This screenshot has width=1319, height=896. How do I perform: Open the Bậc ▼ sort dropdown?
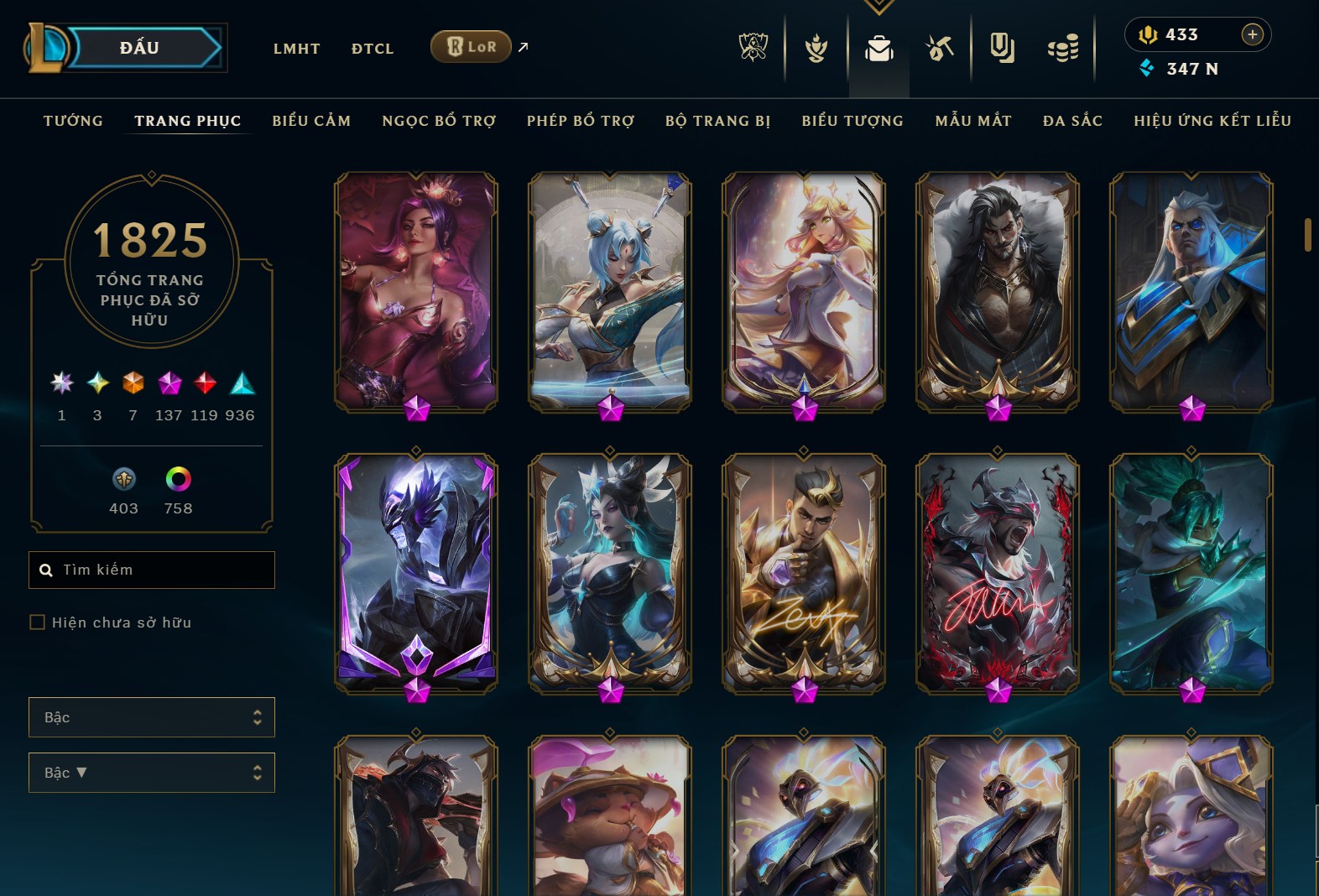point(152,773)
